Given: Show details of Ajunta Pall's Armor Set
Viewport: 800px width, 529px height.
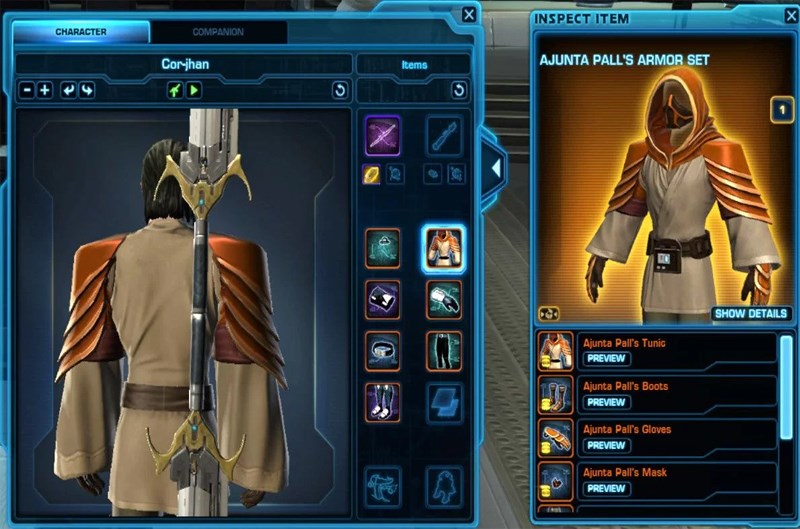Looking at the screenshot, I should (x=752, y=313).
